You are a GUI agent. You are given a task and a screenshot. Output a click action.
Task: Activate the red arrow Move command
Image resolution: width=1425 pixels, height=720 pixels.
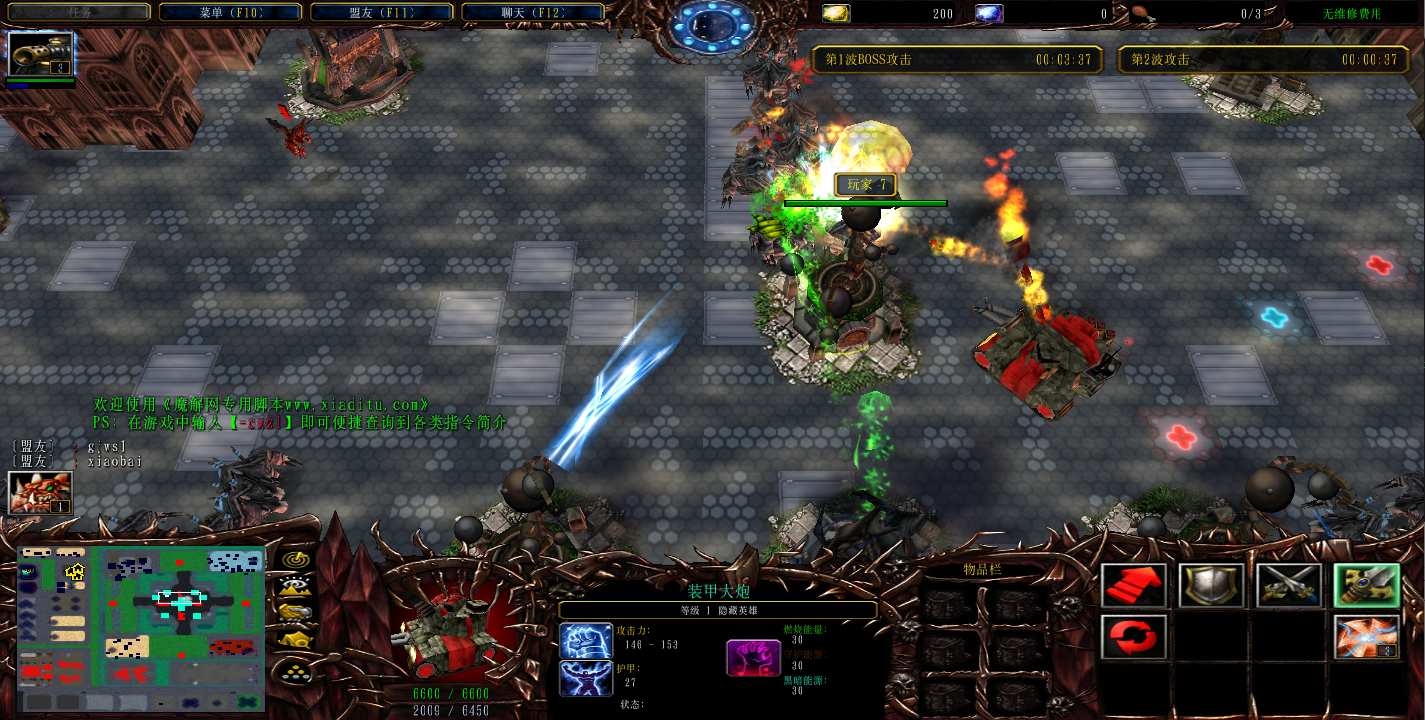click(x=1134, y=586)
